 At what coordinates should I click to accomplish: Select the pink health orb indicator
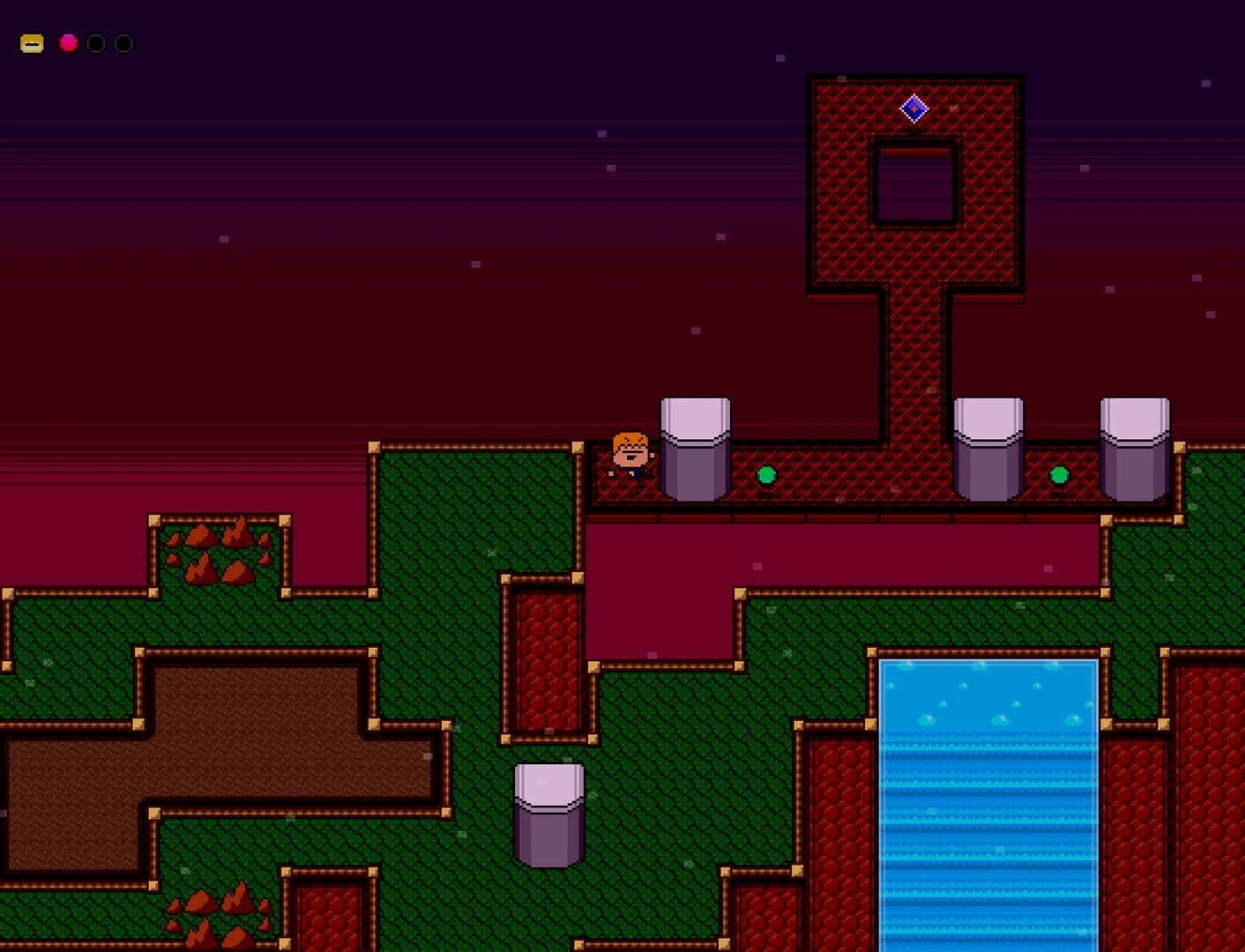tap(67, 41)
